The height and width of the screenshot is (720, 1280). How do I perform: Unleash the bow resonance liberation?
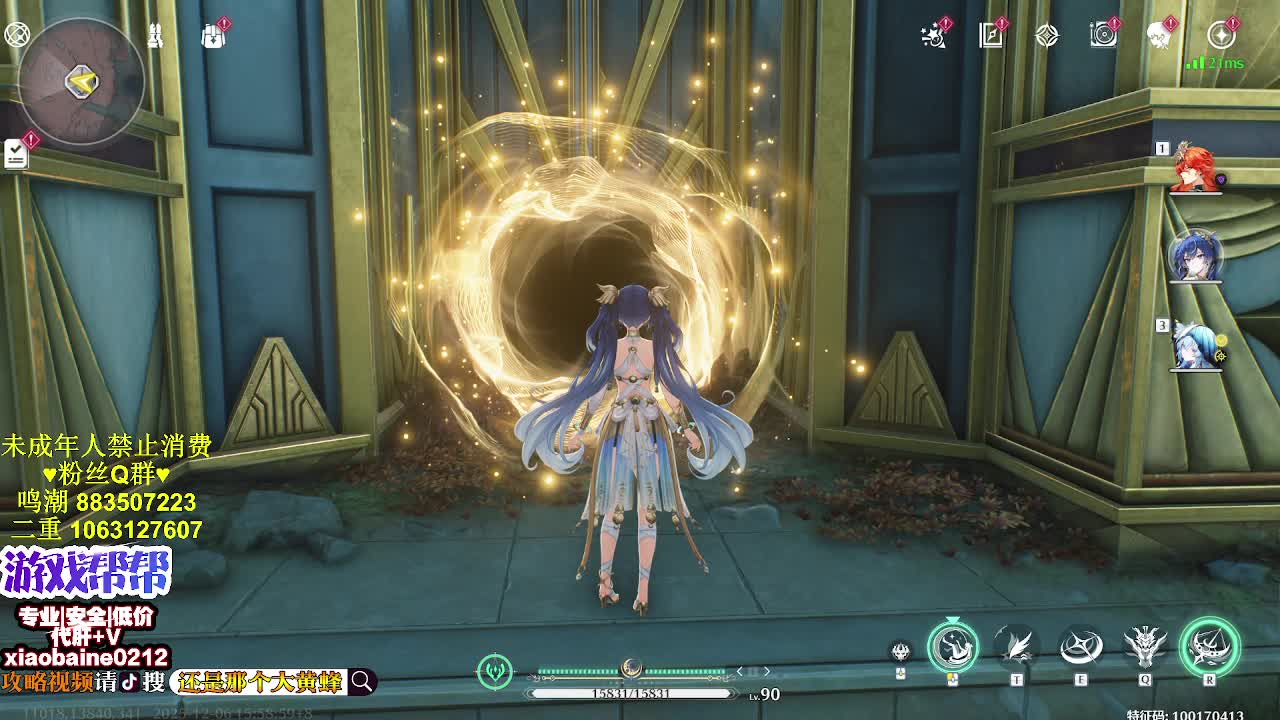pos(1209,646)
